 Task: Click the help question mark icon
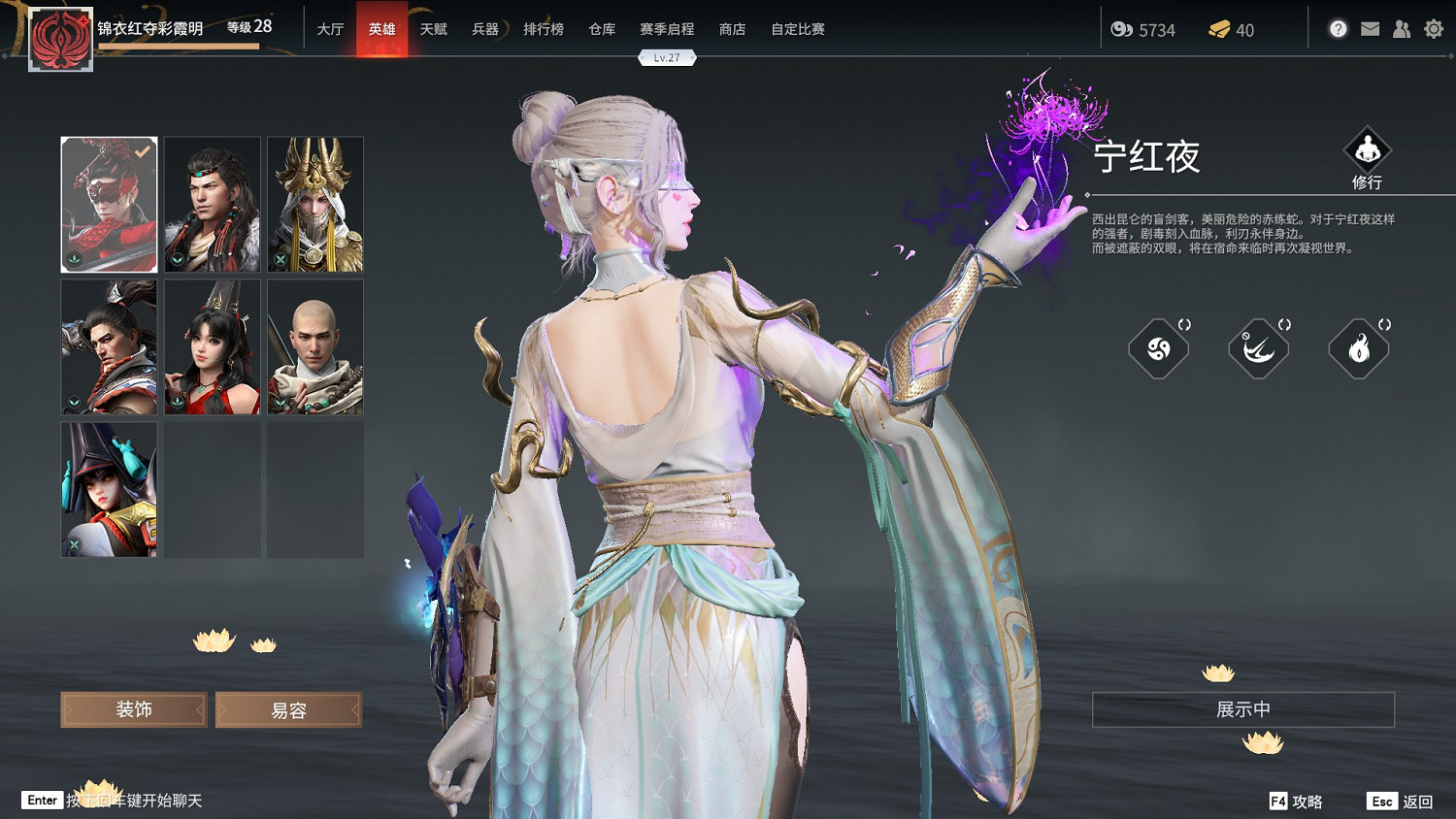pyautogui.click(x=1338, y=29)
